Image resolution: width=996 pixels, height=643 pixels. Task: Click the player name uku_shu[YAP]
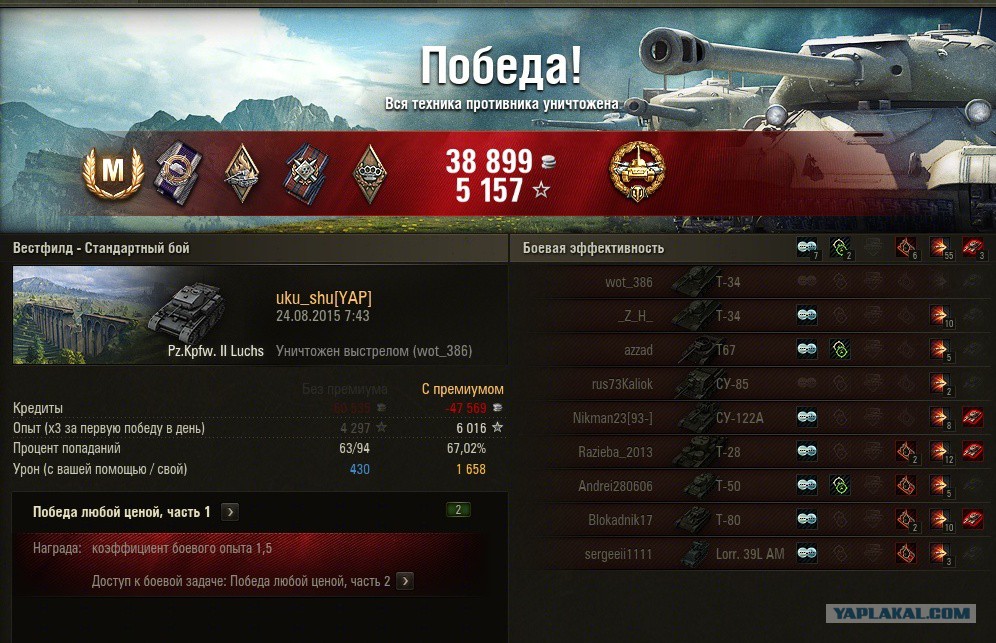[324, 297]
